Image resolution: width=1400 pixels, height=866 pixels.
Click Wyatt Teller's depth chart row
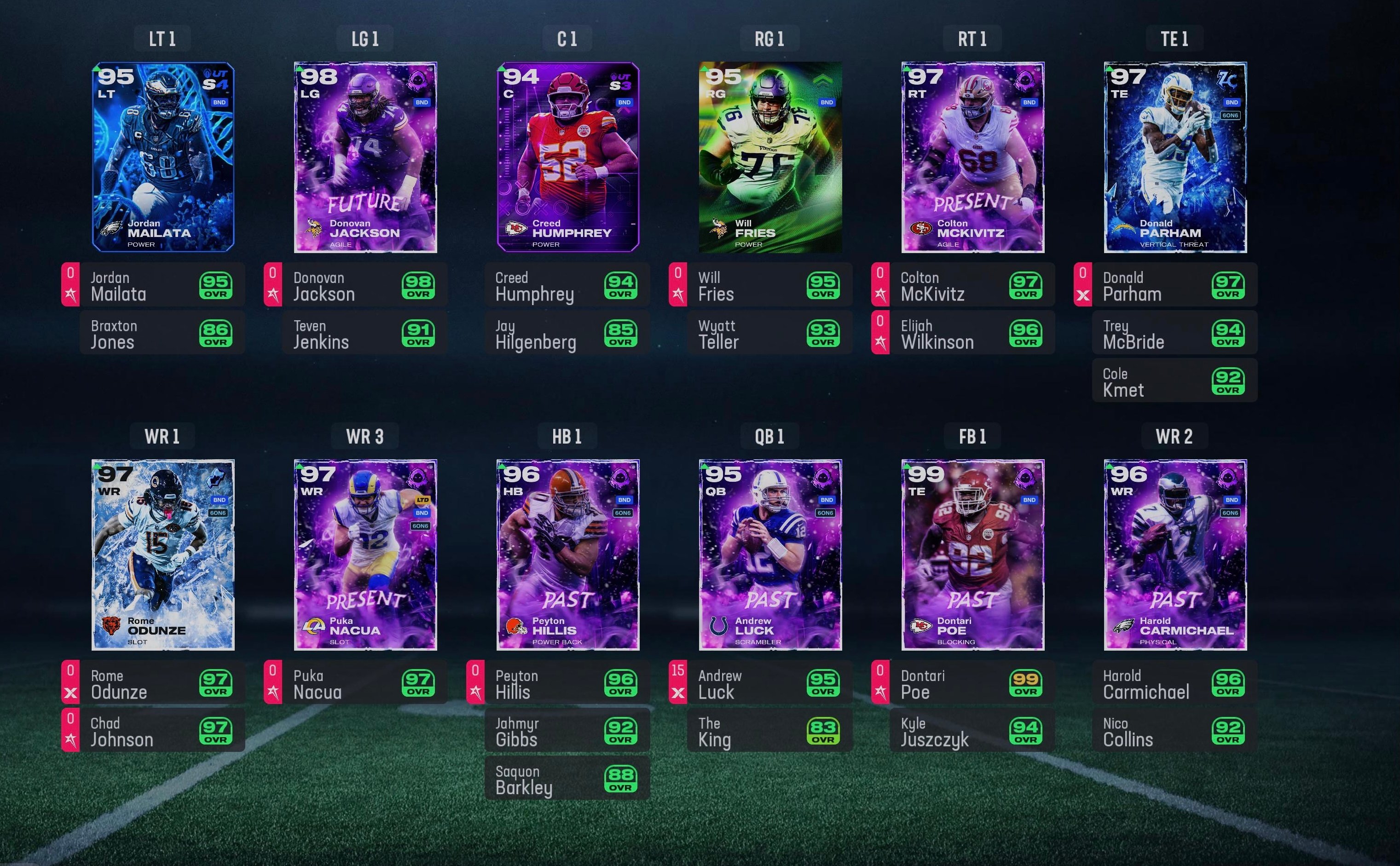pyautogui.click(x=769, y=333)
